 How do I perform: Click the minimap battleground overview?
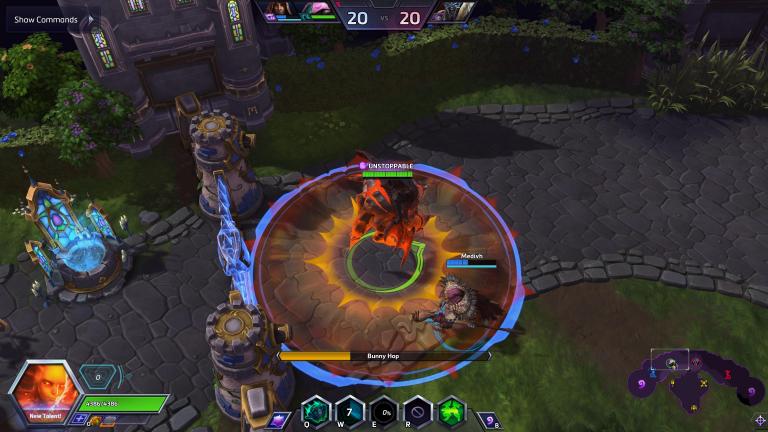click(690, 378)
